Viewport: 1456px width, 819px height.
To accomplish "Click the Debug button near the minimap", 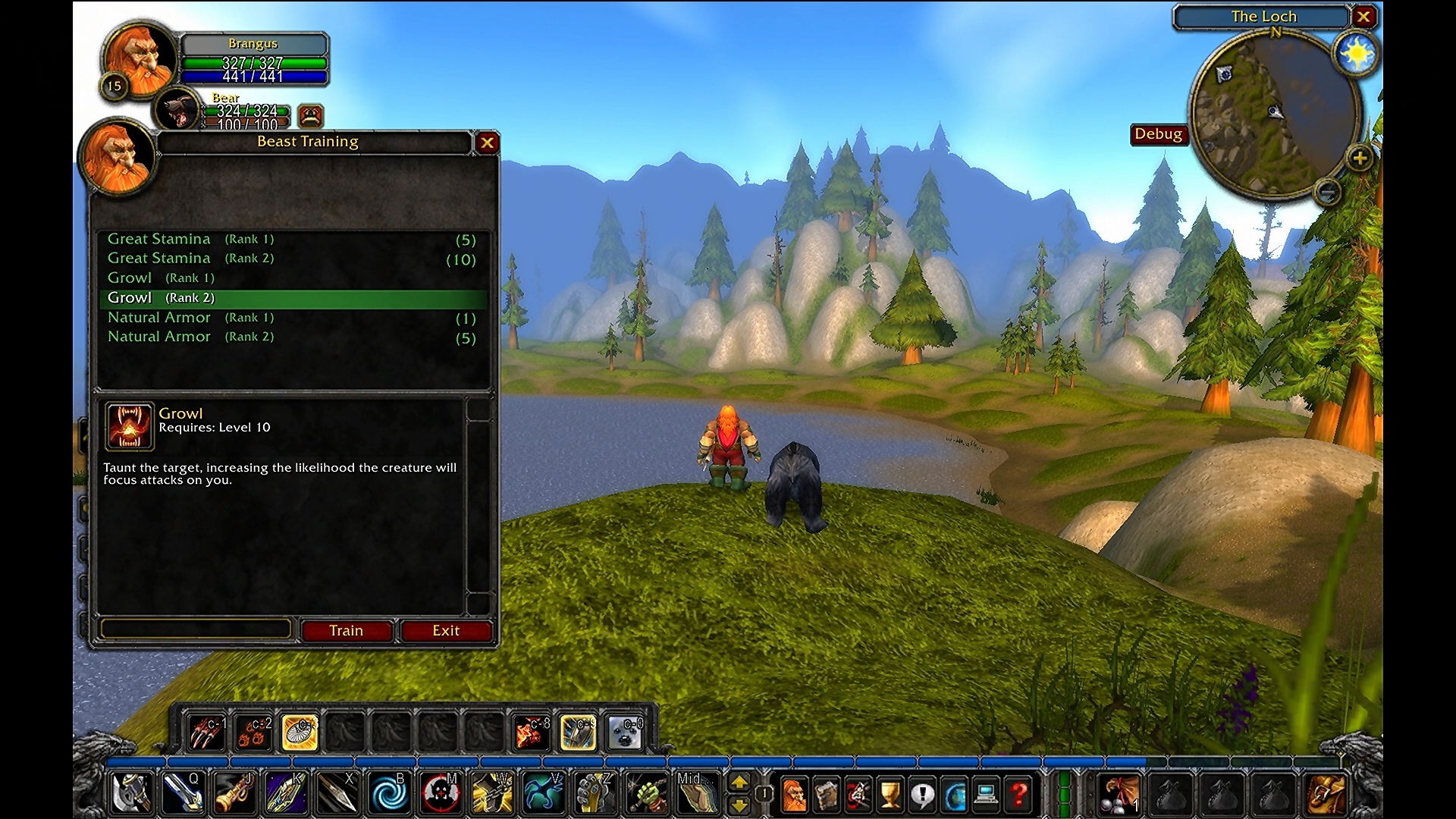I will click(1158, 134).
